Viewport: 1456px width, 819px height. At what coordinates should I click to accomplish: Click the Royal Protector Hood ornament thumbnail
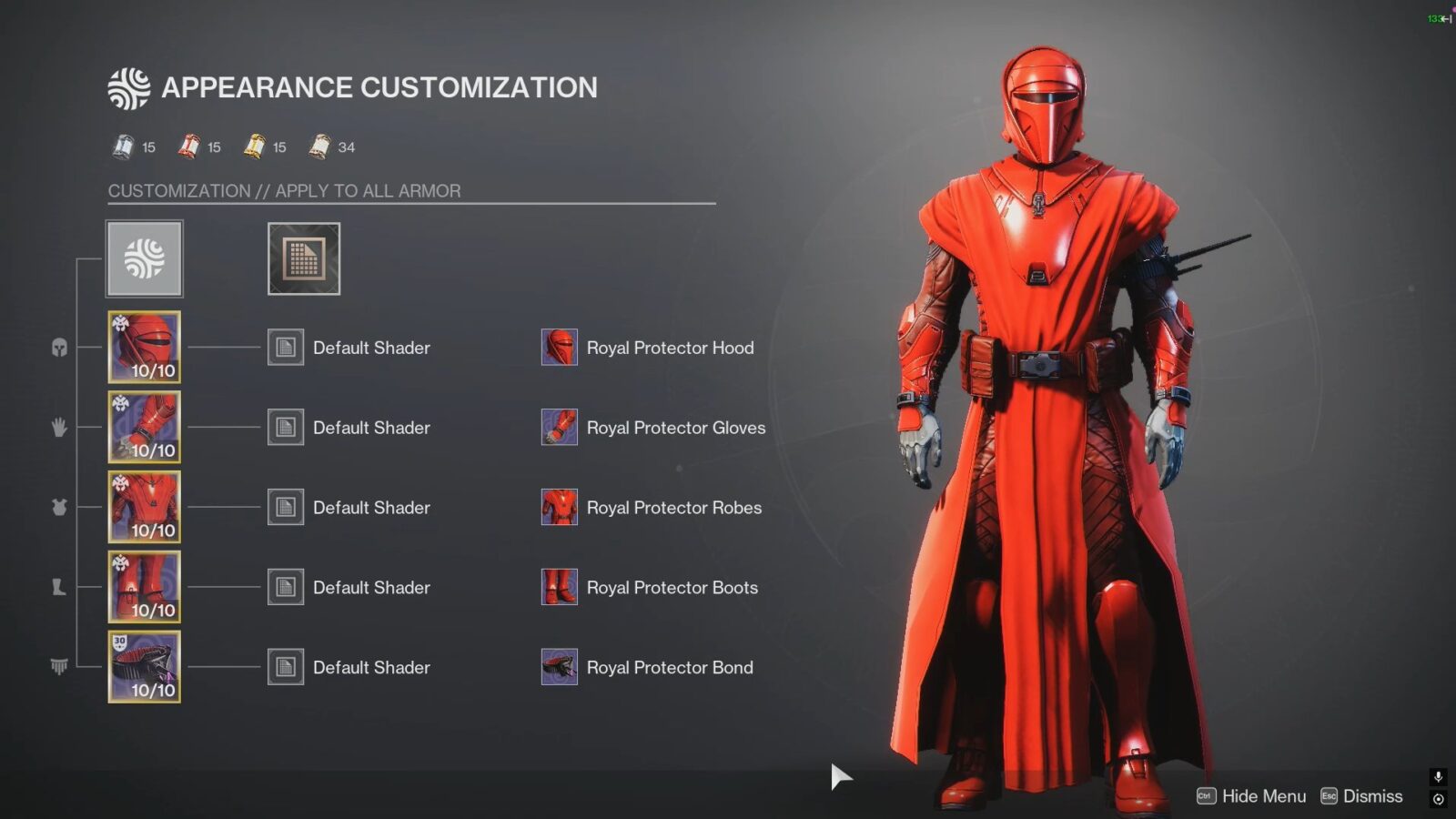(x=559, y=348)
